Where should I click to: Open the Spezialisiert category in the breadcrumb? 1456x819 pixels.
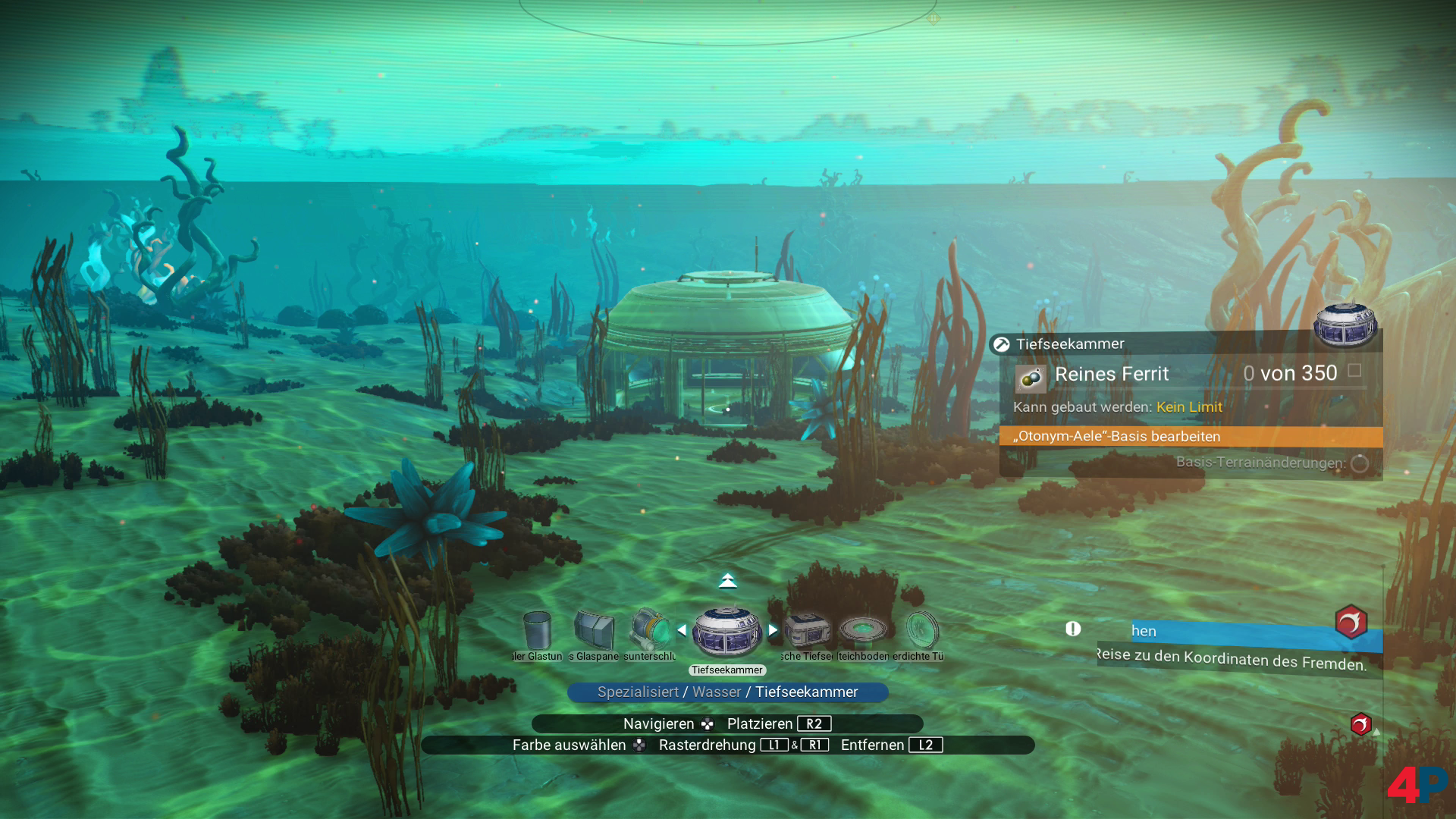point(638,692)
